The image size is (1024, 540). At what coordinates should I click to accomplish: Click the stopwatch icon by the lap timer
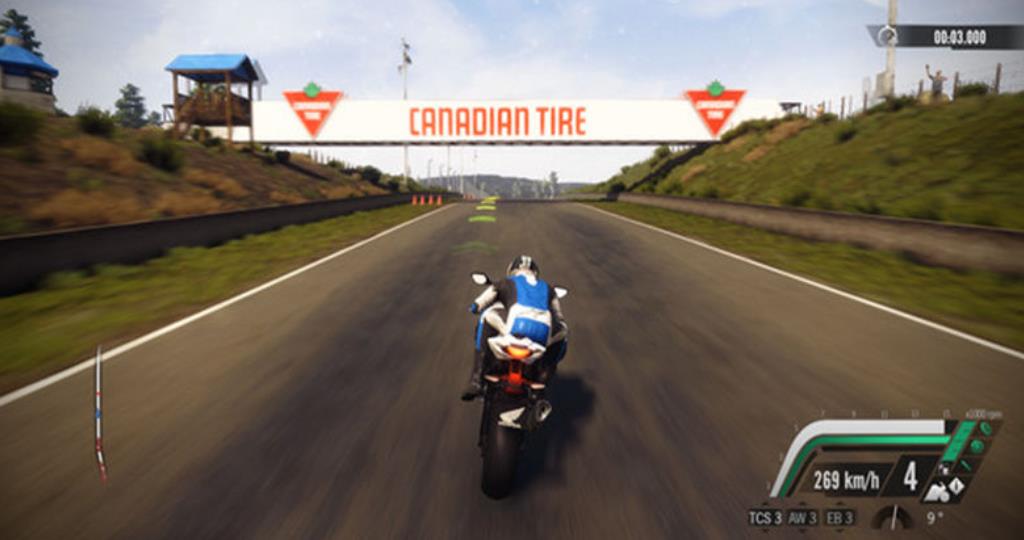click(886, 36)
